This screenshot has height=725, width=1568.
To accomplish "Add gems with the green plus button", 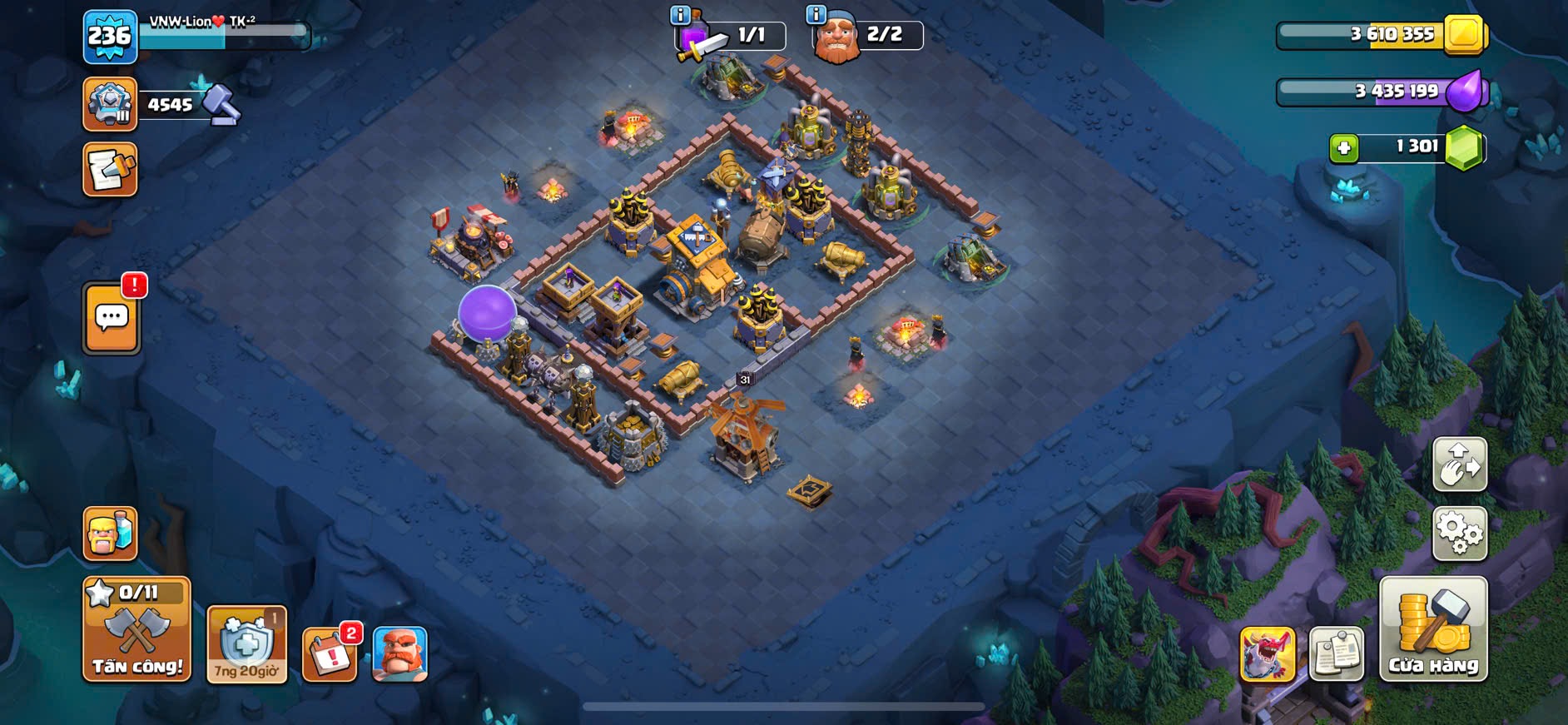I will tap(1343, 148).
